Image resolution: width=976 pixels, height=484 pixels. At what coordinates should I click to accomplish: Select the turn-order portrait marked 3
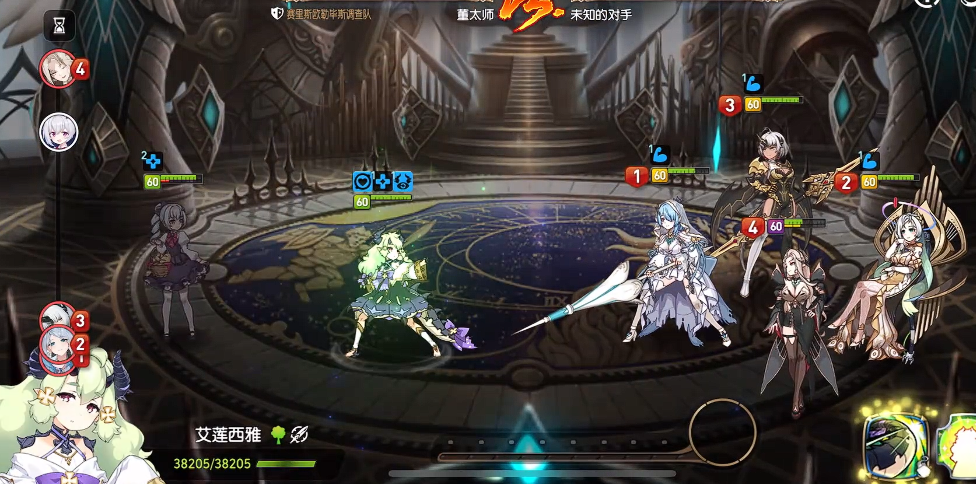(x=59, y=319)
